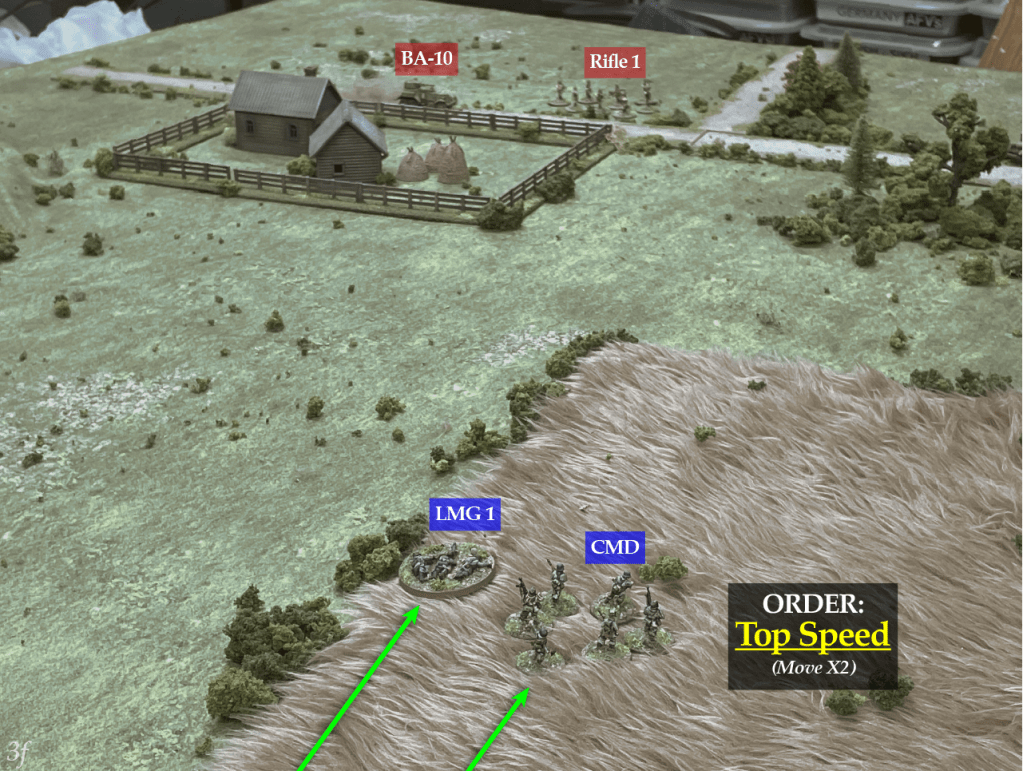
Task: Choose the Rifle 1 enemy unit label
Action: (x=614, y=62)
